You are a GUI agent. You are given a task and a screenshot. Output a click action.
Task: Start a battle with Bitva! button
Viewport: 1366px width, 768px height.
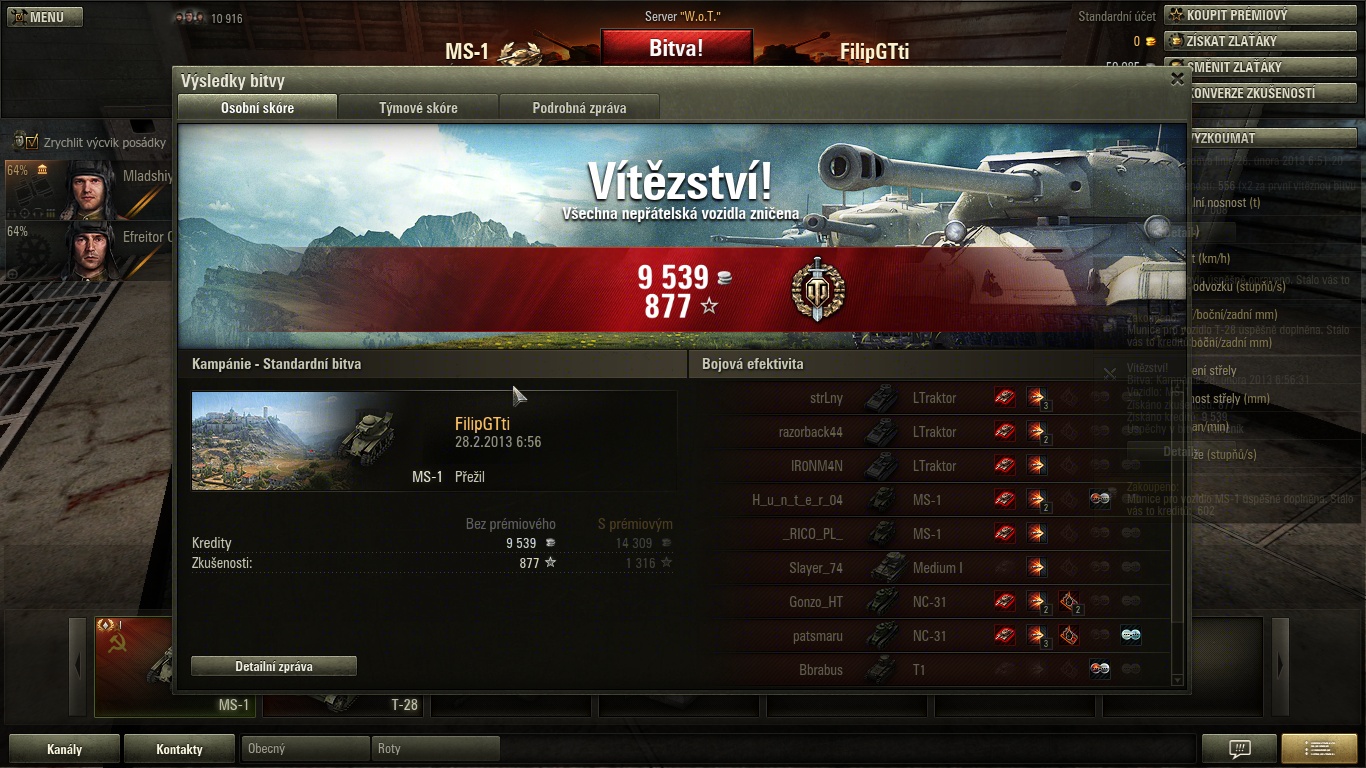676,48
